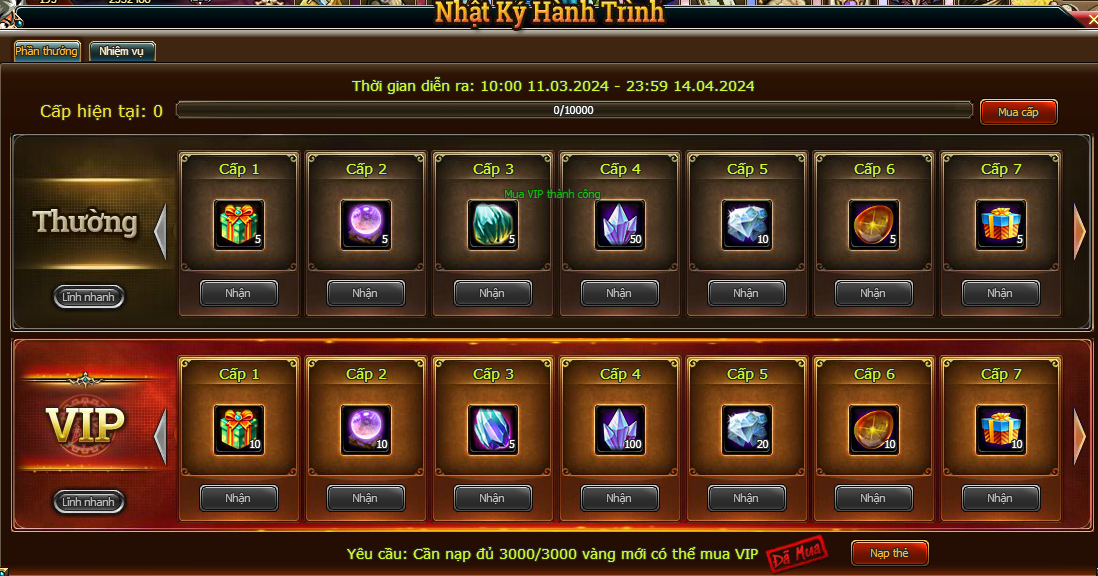
Task: Claim the VIP Cấp 6 reward with Nhận
Action: tap(873, 498)
